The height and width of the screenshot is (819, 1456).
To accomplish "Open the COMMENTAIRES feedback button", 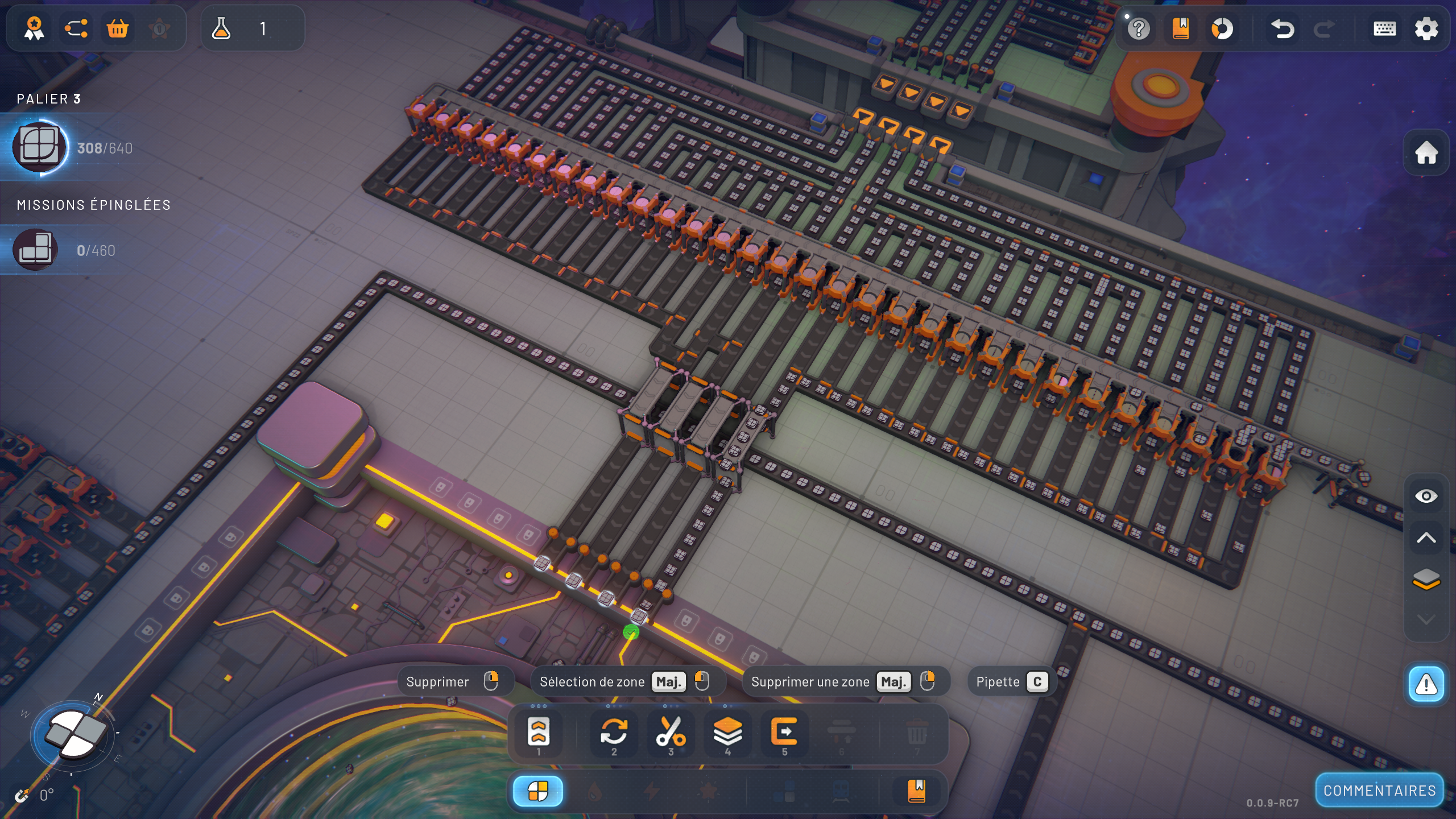I will pyautogui.click(x=1379, y=791).
